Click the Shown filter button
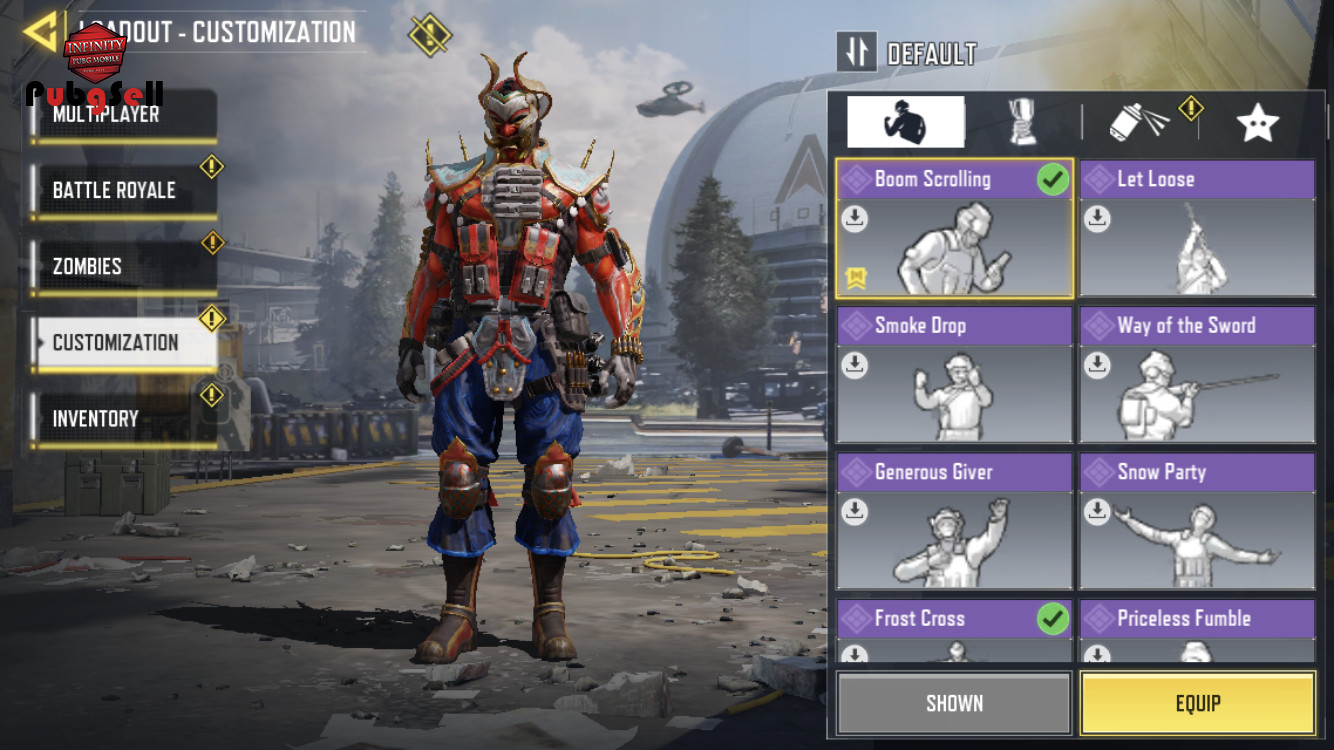1334x750 pixels. (x=954, y=703)
